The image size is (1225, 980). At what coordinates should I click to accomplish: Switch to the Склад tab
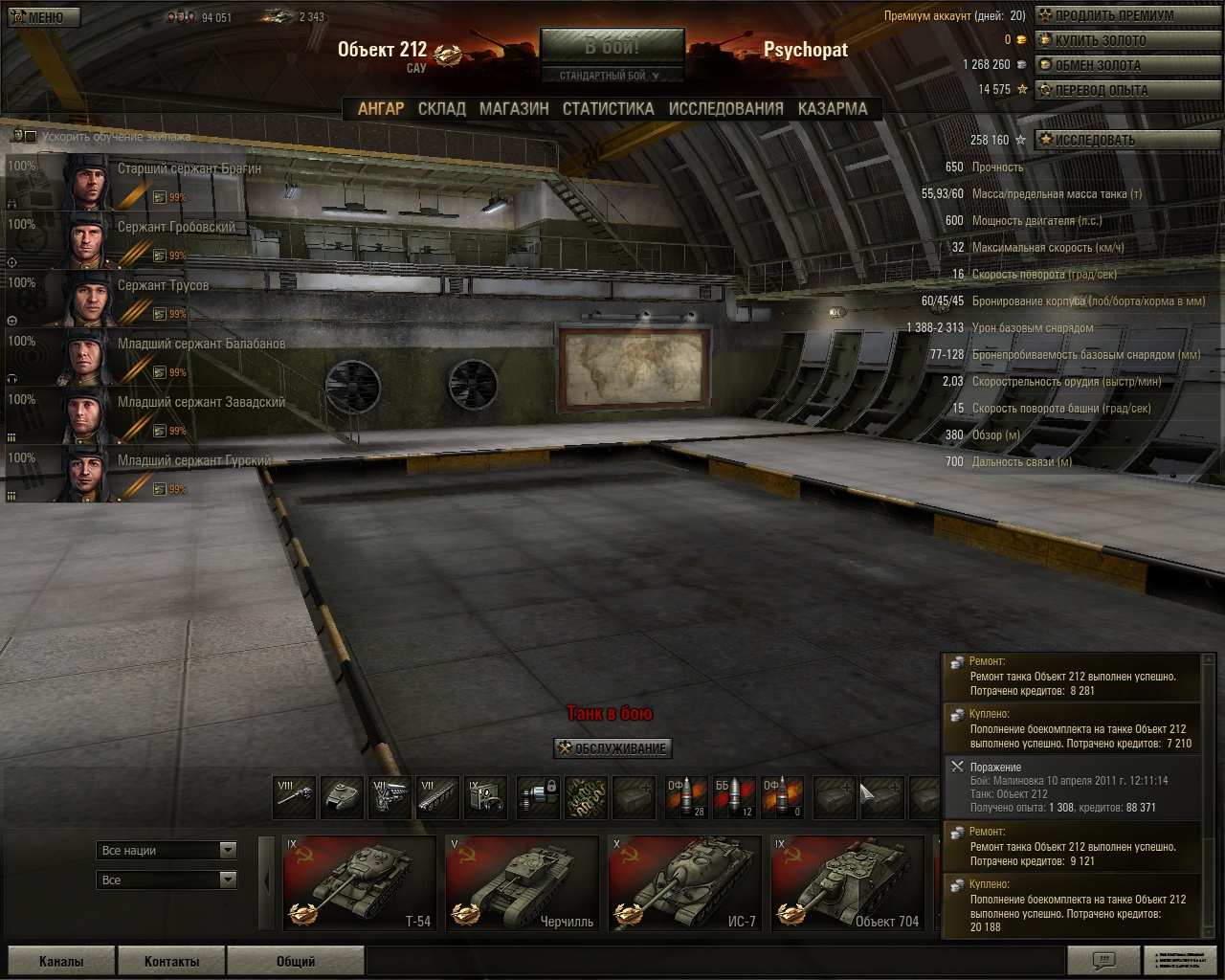point(441,109)
